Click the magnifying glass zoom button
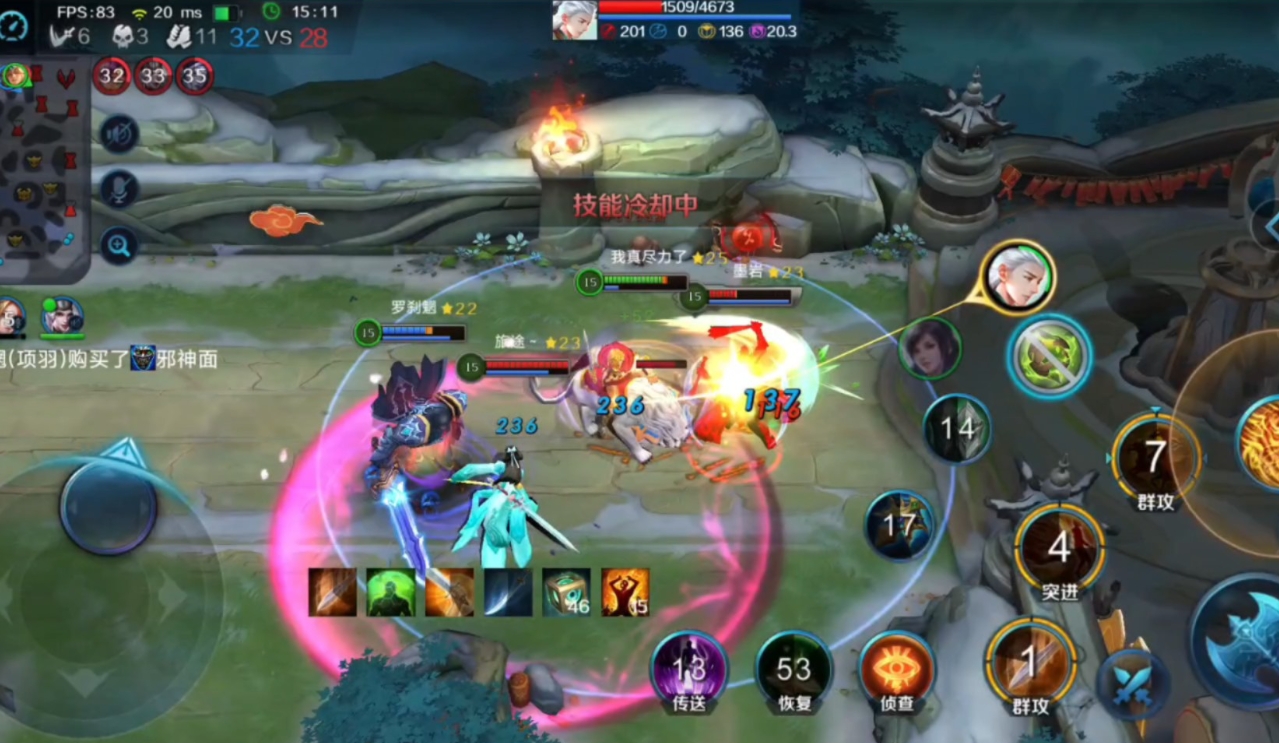Screen dimensions: 1279x743 coord(119,245)
